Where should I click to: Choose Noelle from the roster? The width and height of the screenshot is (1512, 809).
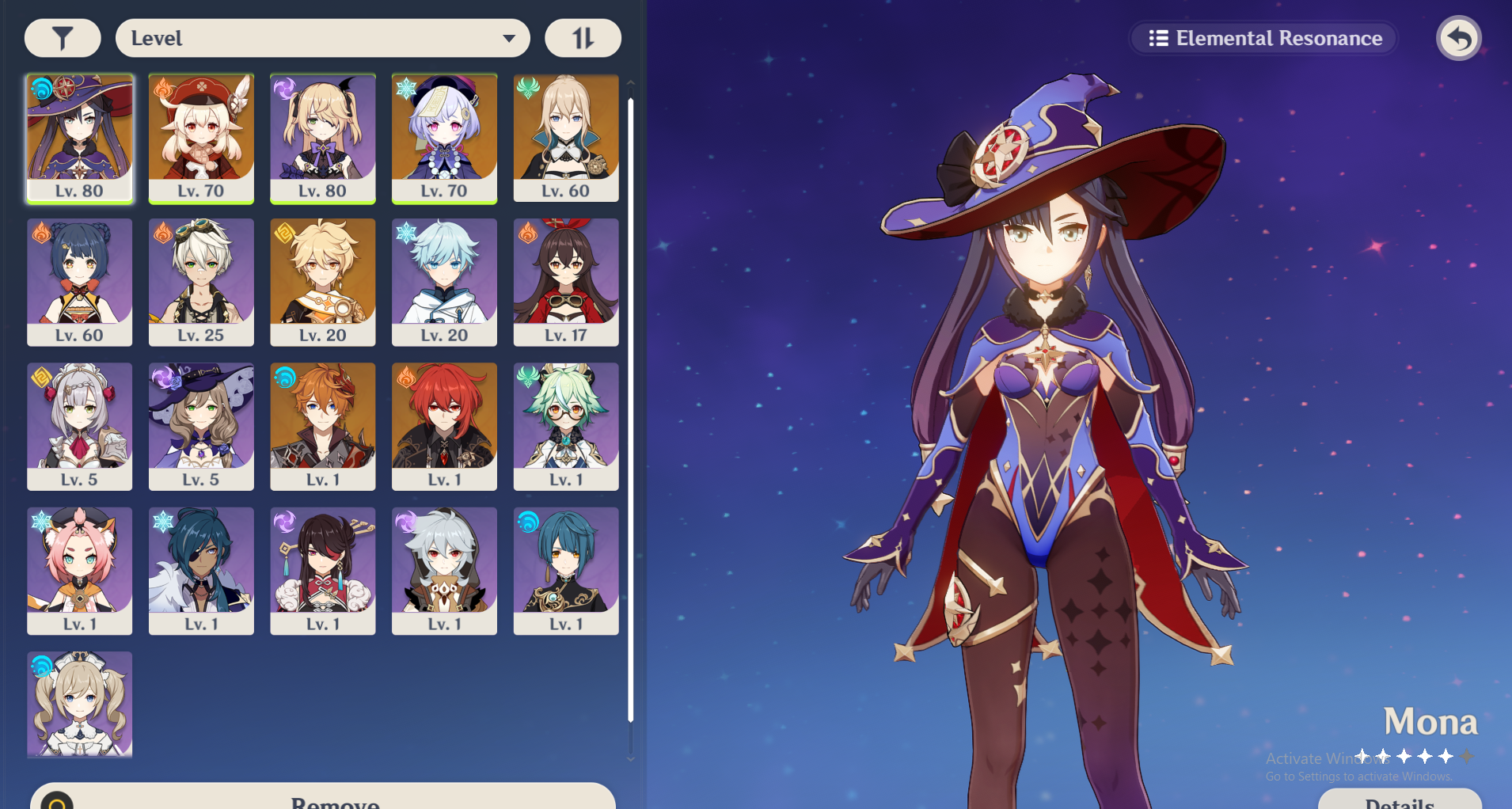pos(80,426)
